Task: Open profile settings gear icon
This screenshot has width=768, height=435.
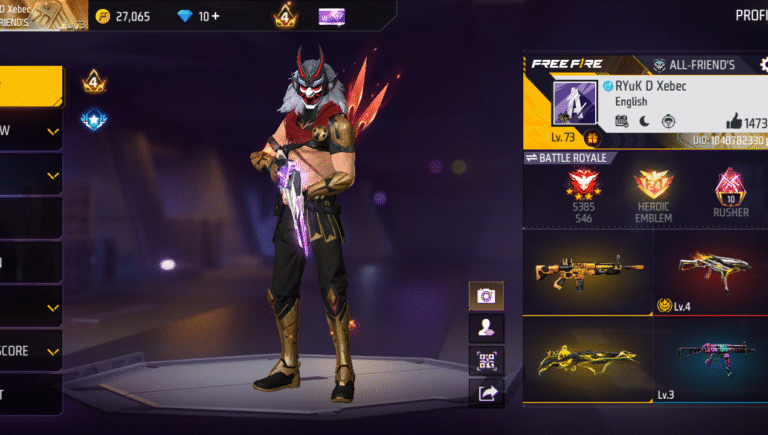Action: coord(764,64)
